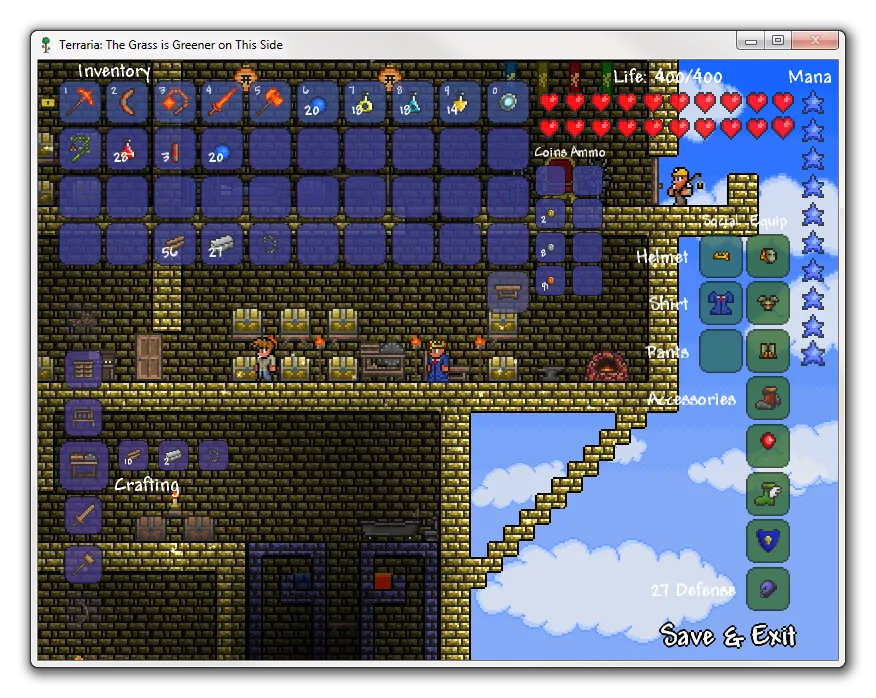Choose the wooden hammer crafting recipe
The image size is (876, 698).
coord(84,564)
